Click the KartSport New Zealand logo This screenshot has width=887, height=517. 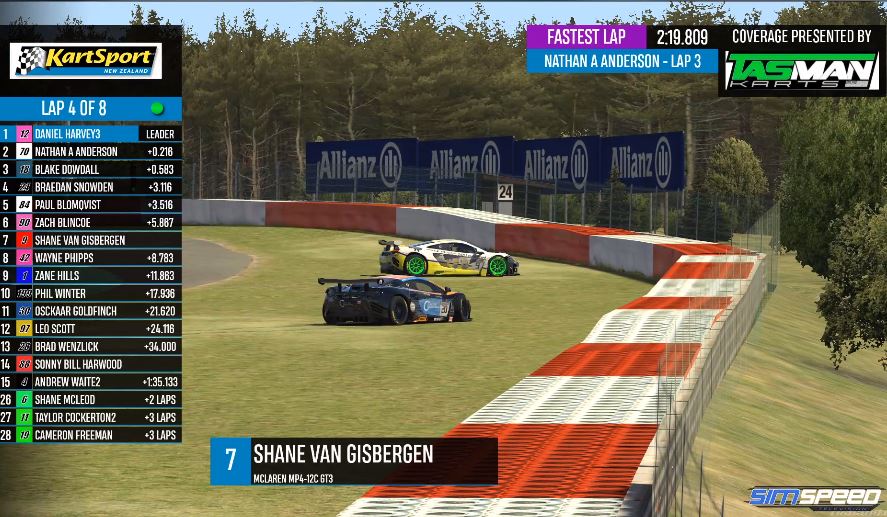(85, 60)
